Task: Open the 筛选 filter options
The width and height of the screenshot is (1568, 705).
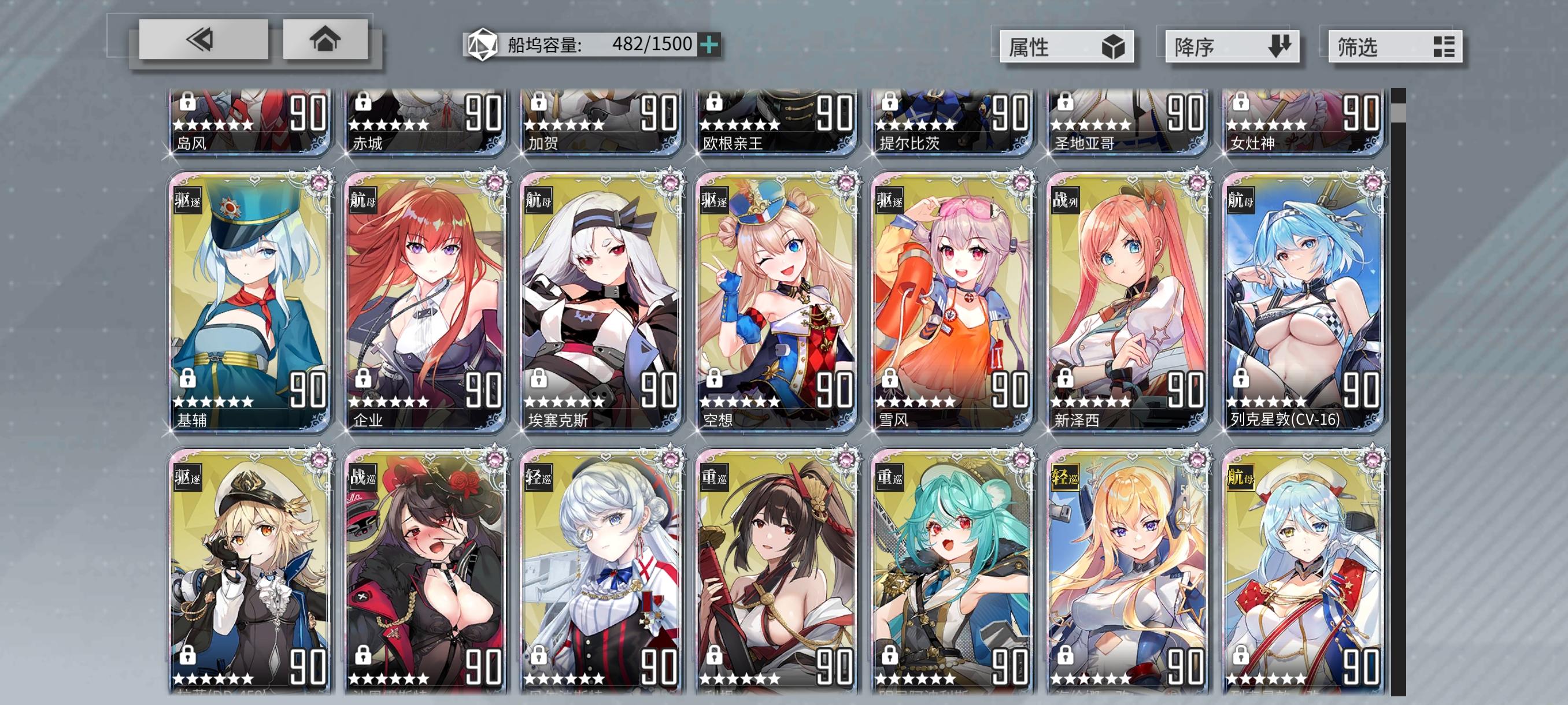Action: click(1394, 47)
